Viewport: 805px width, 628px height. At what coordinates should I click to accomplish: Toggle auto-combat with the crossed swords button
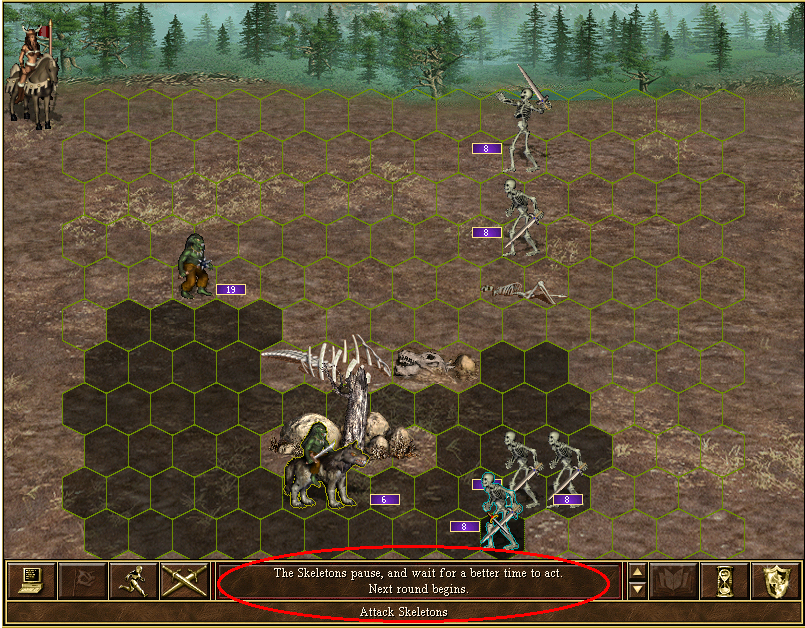[183, 580]
